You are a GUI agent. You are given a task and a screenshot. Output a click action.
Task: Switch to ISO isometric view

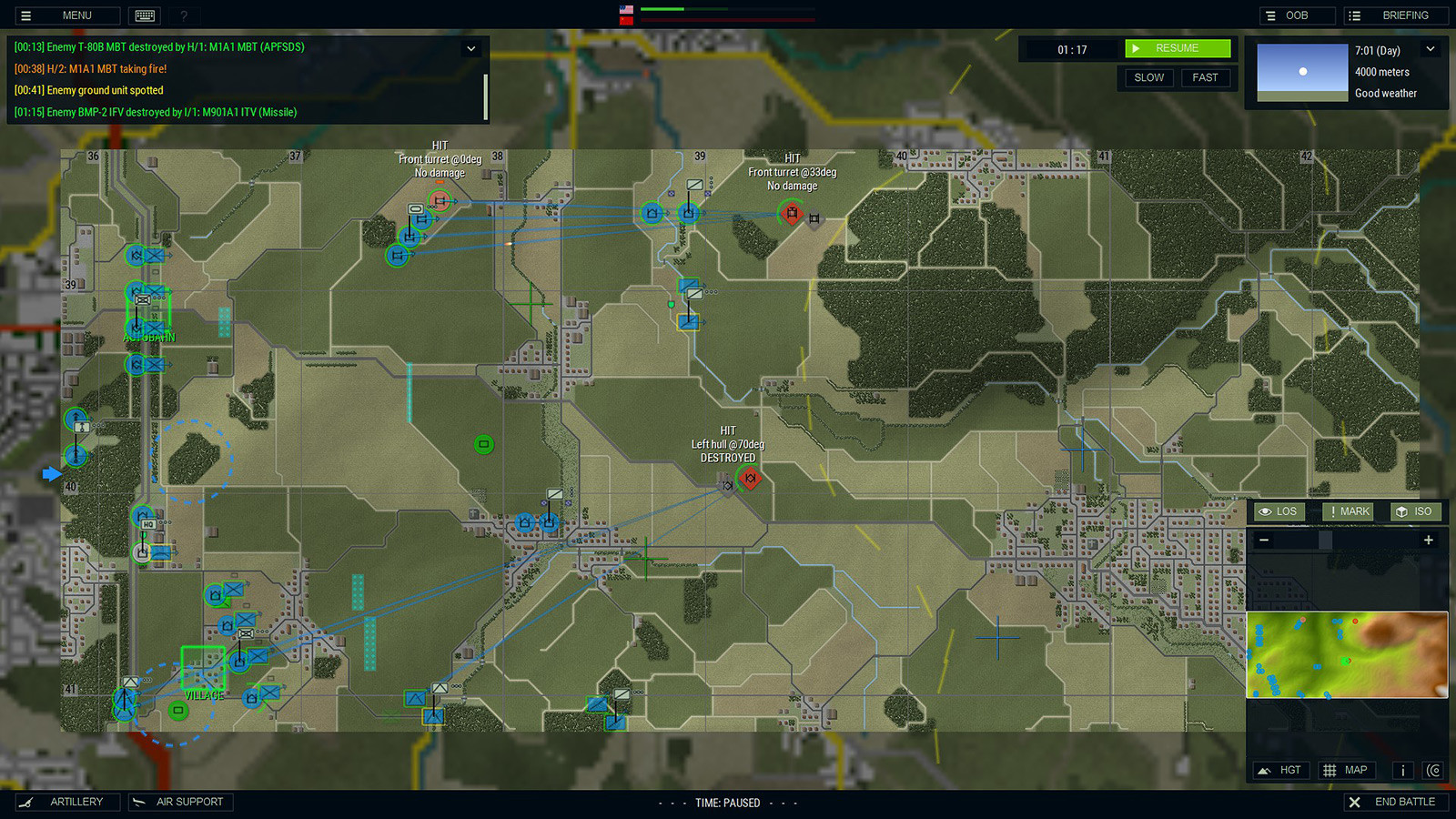click(1415, 511)
